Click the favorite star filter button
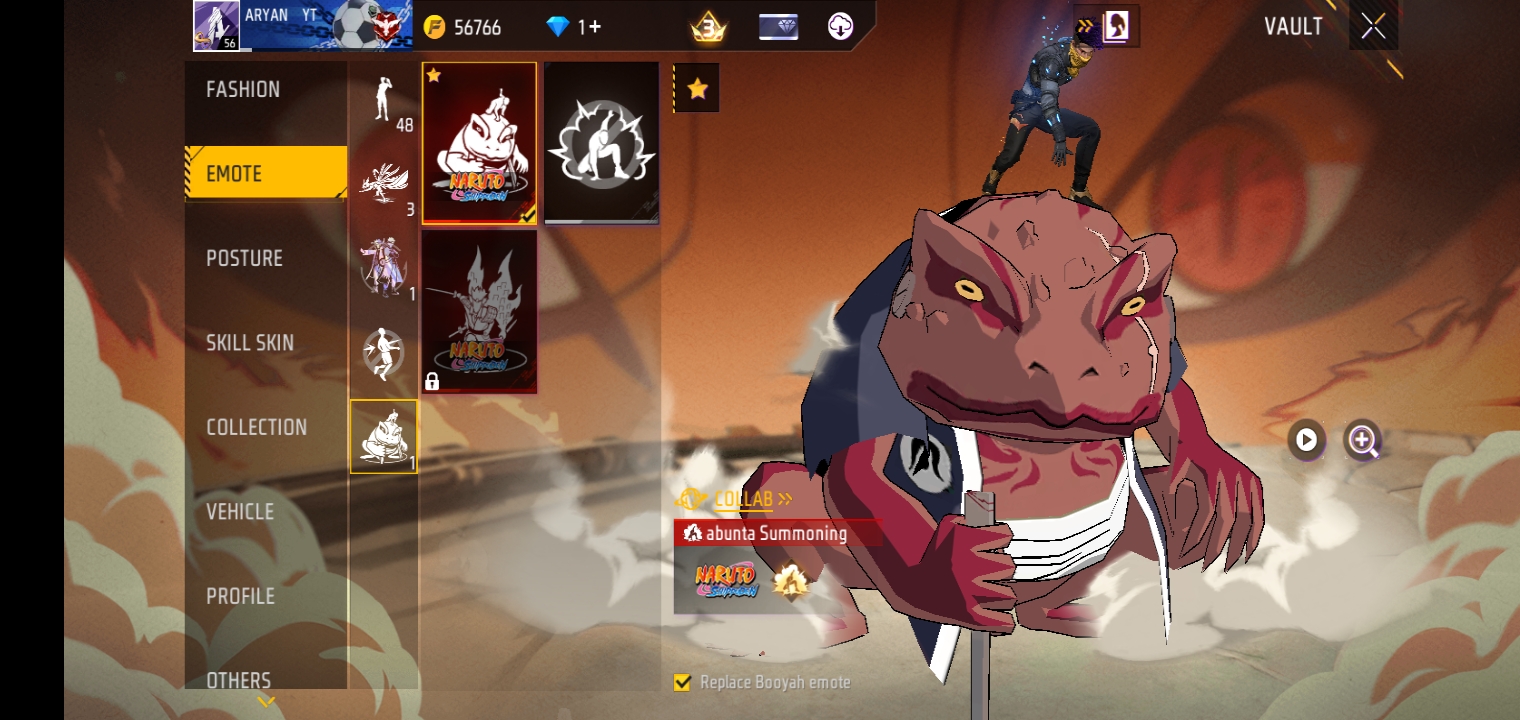 pyautogui.click(x=697, y=90)
